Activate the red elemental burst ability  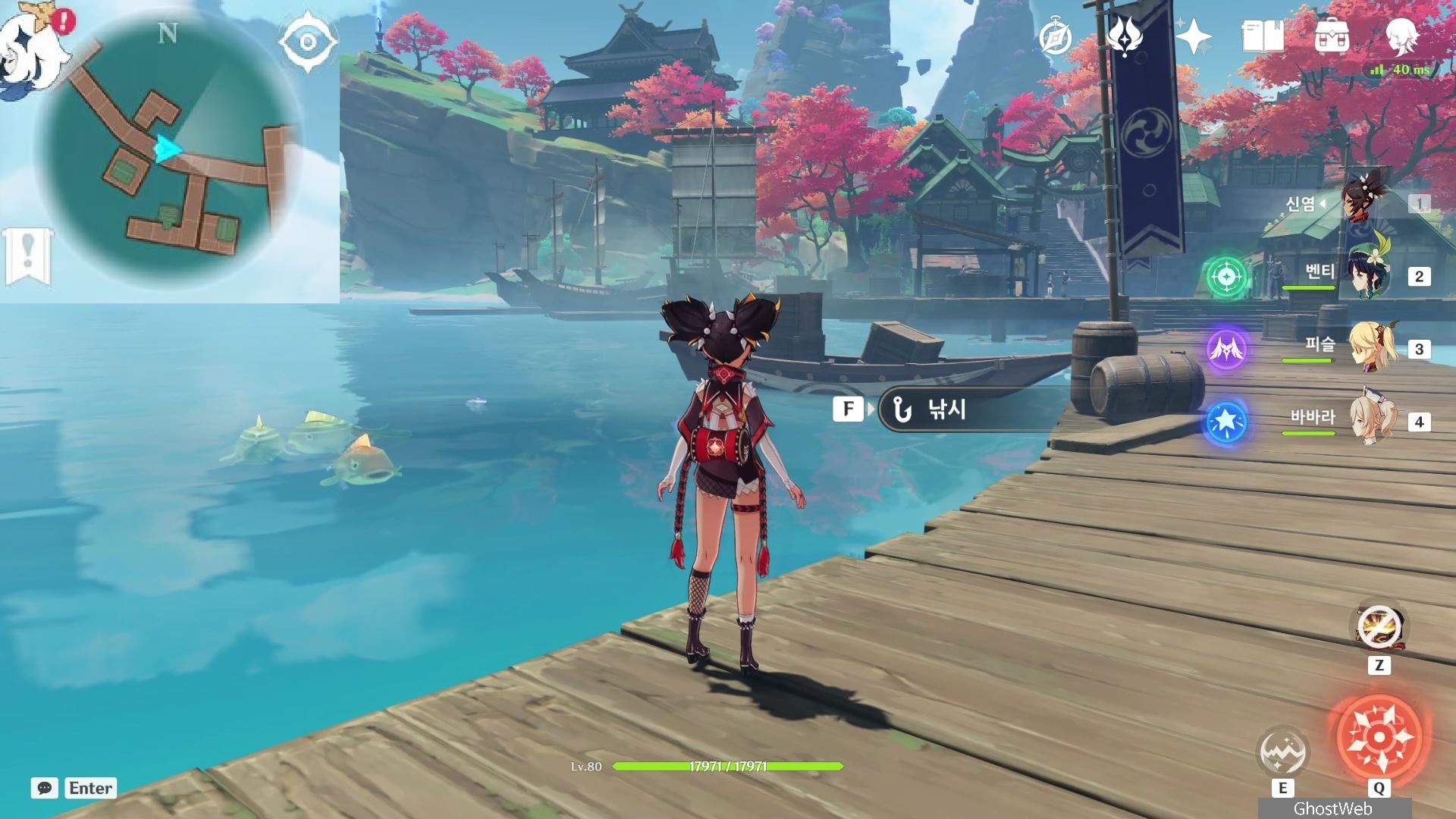click(1379, 736)
